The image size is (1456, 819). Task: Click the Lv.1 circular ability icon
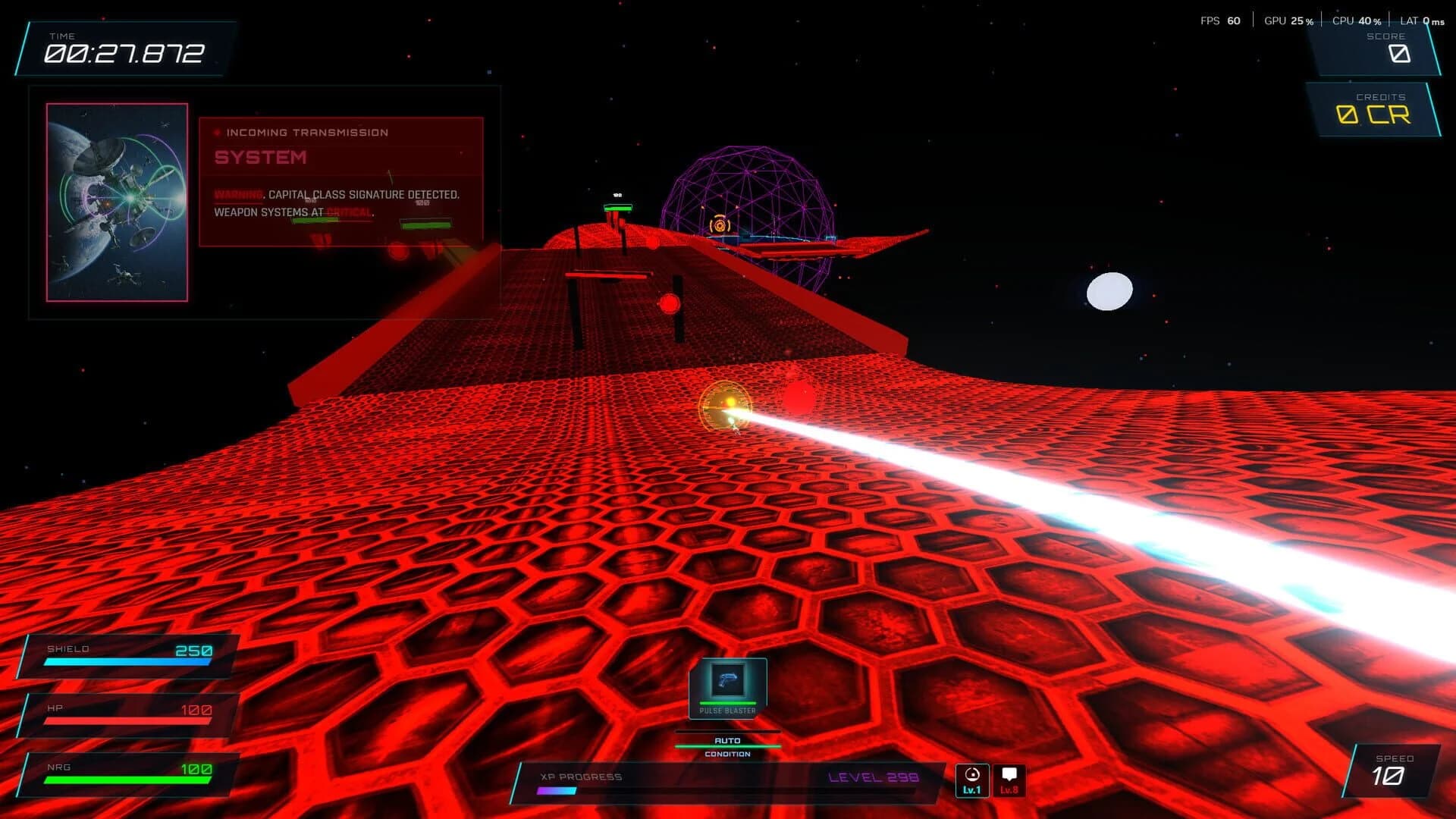(971, 779)
